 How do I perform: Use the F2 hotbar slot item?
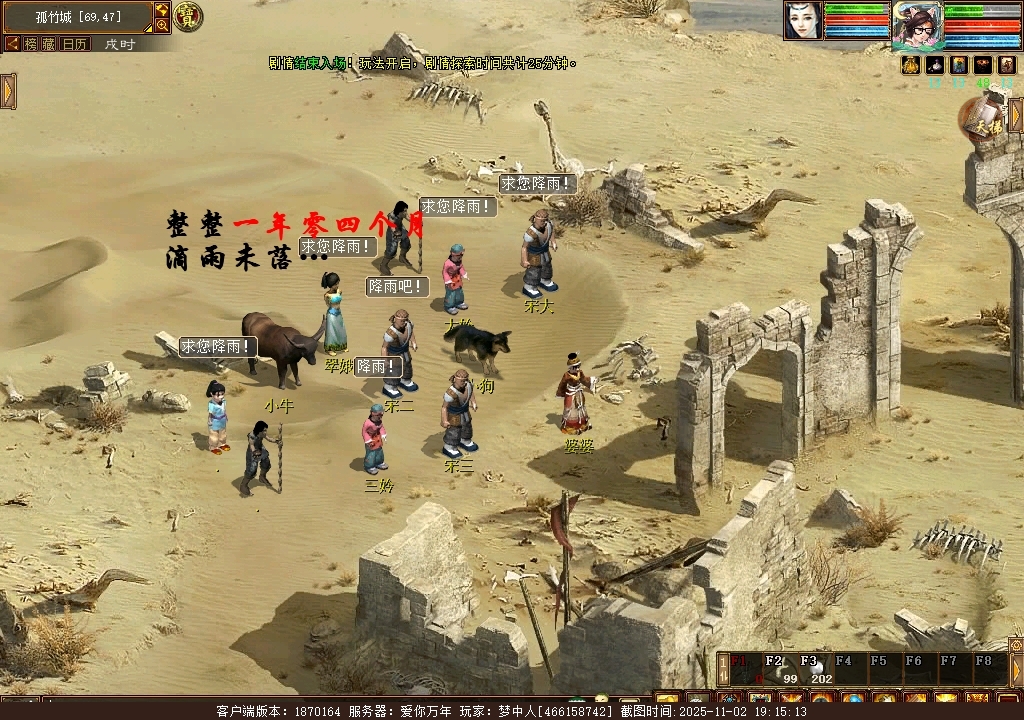tap(776, 670)
